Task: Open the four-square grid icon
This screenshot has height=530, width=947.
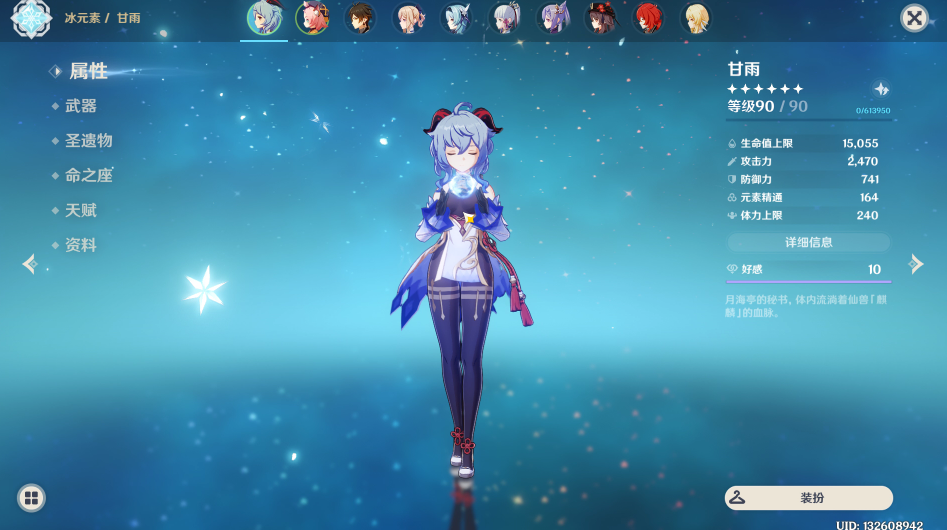Action: (x=31, y=497)
